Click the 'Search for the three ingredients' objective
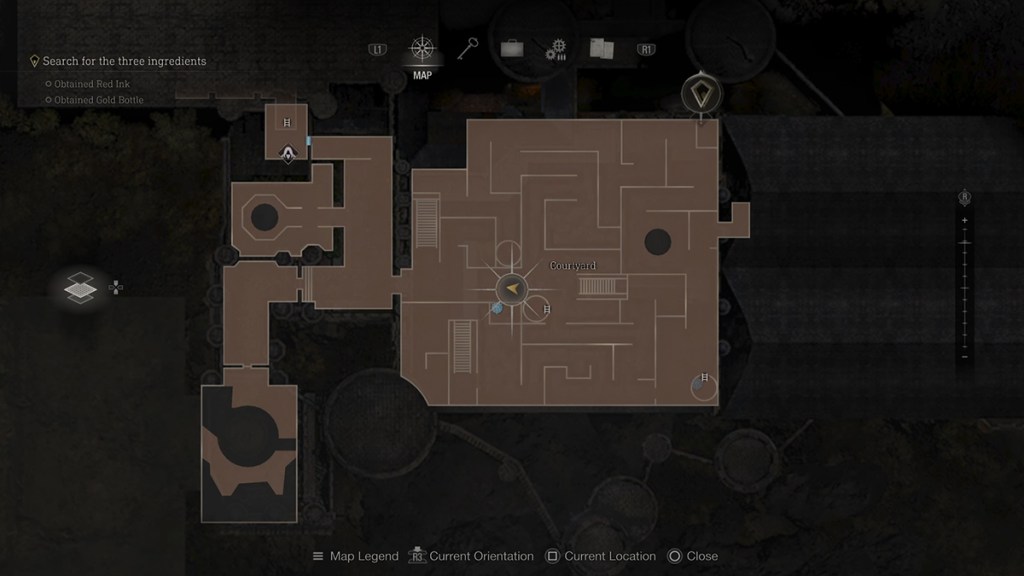 coord(124,61)
